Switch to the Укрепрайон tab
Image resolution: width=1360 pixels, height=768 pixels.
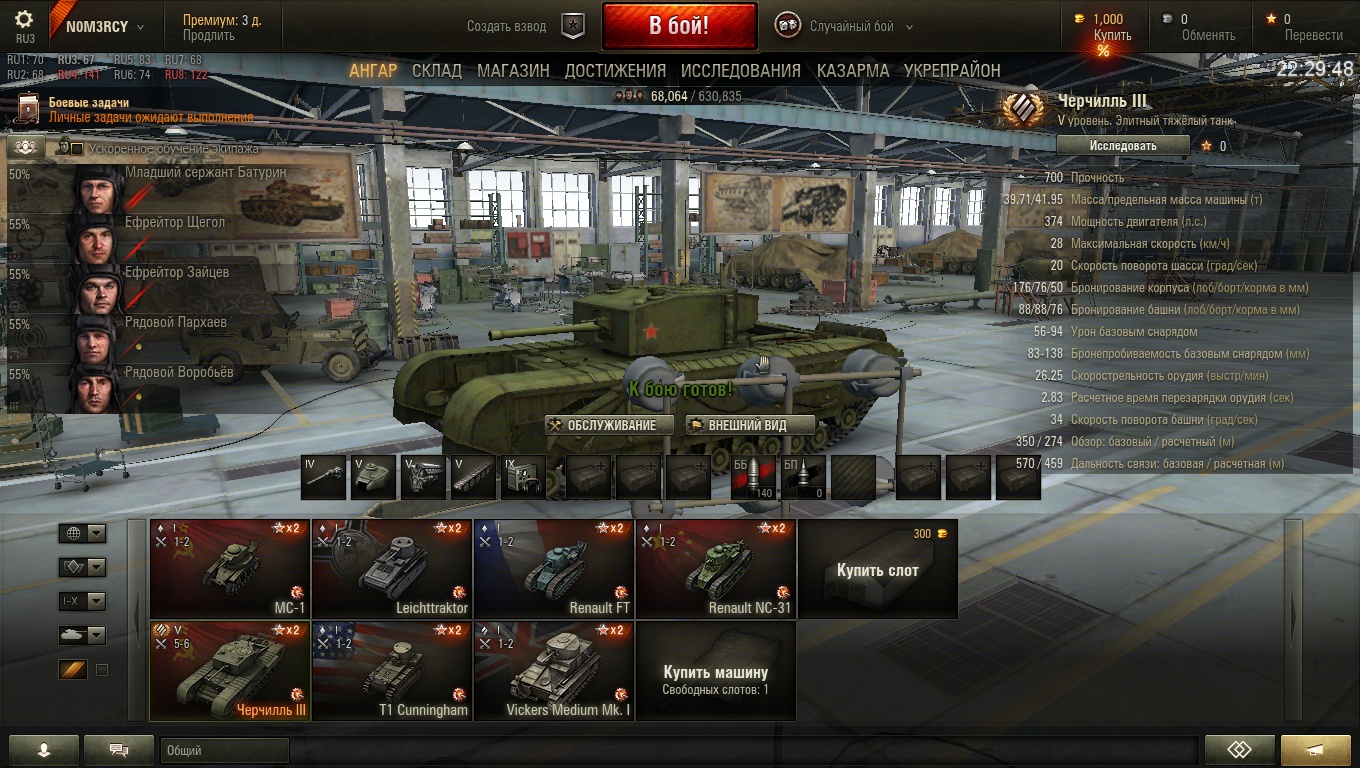(x=952, y=71)
